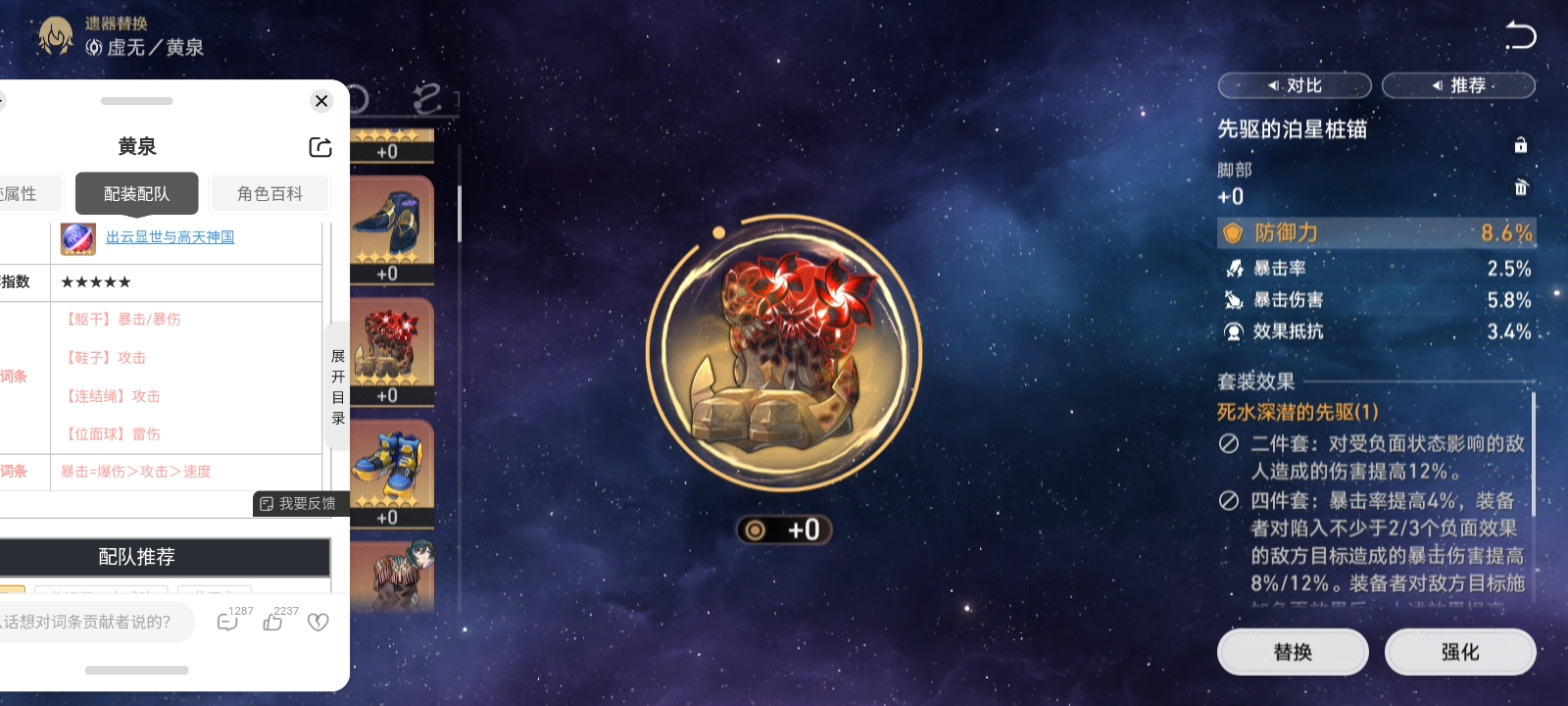This screenshot has width=1568, height=706.
Task: Like the wiki entry with thumbs up
Action: (274, 622)
